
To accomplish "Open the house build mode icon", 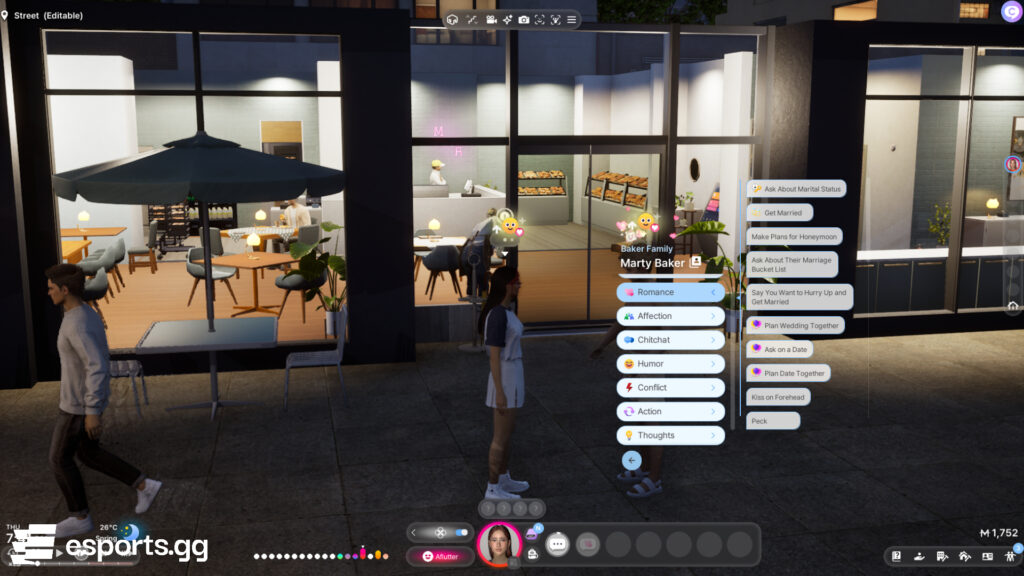I will [964, 556].
